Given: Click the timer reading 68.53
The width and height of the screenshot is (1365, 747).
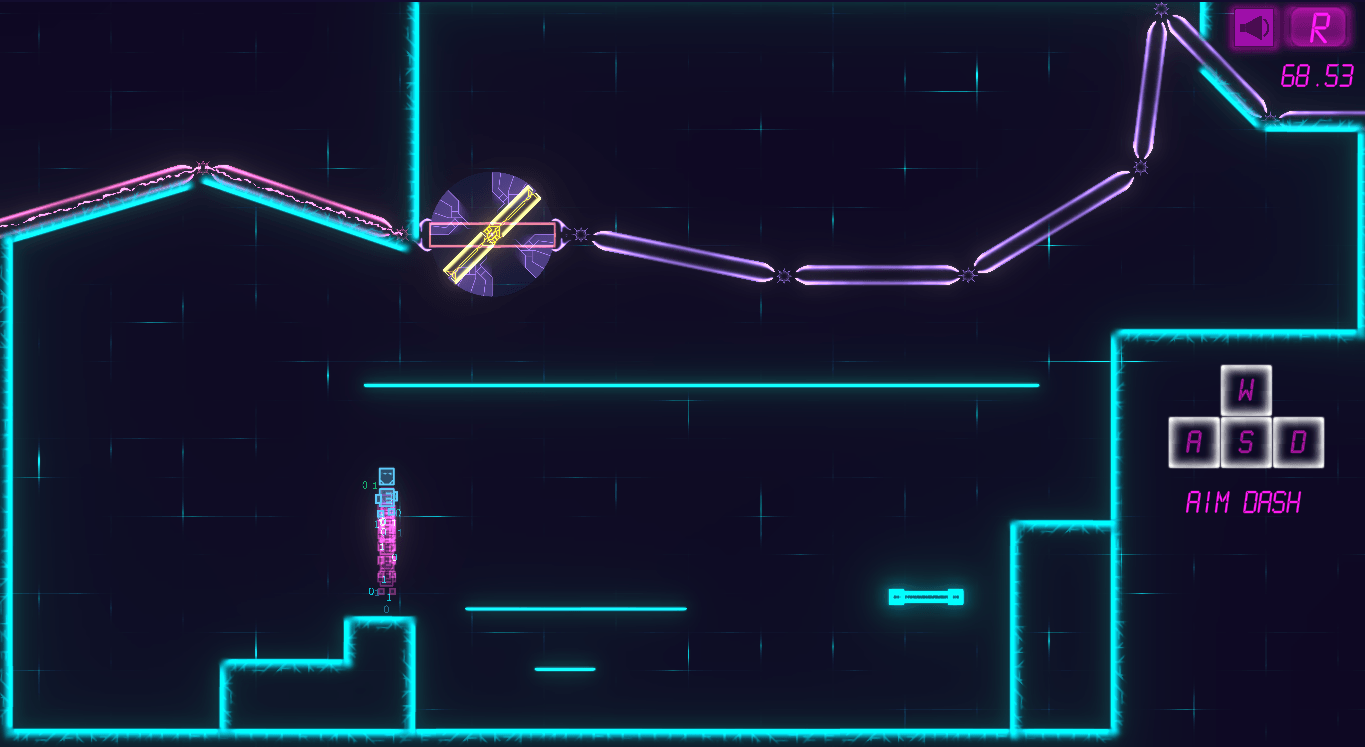Looking at the screenshot, I should click(x=1318, y=74).
